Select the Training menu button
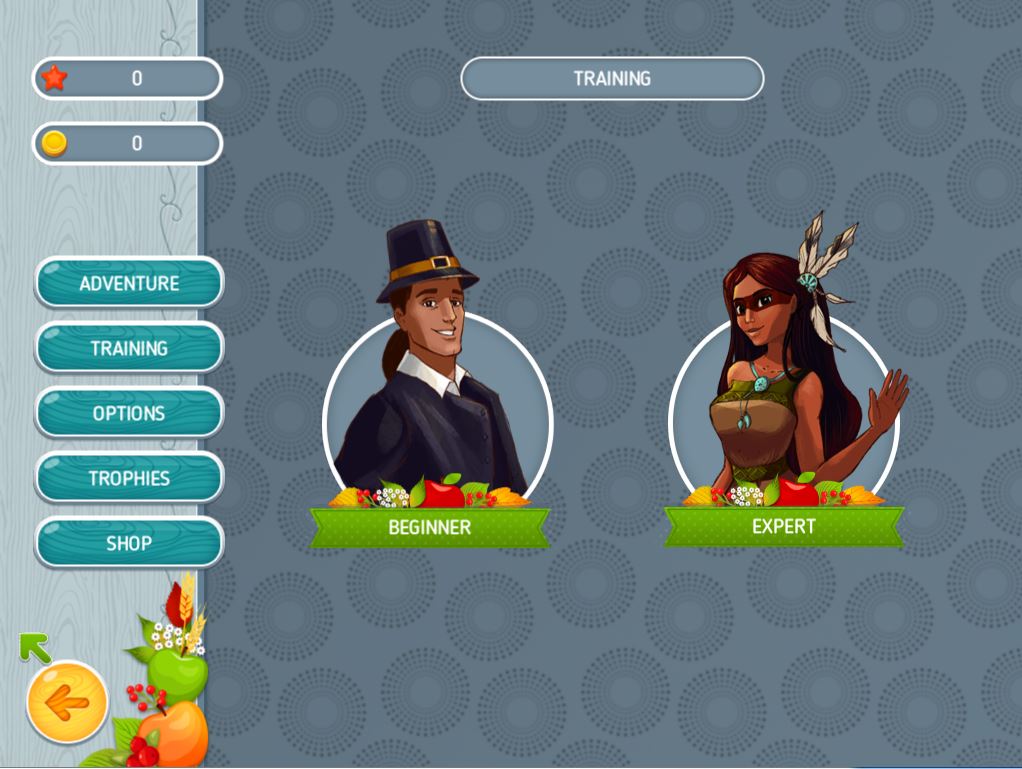Image resolution: width=1022 pixels, height=769 pixels. [x=129, y=348]
